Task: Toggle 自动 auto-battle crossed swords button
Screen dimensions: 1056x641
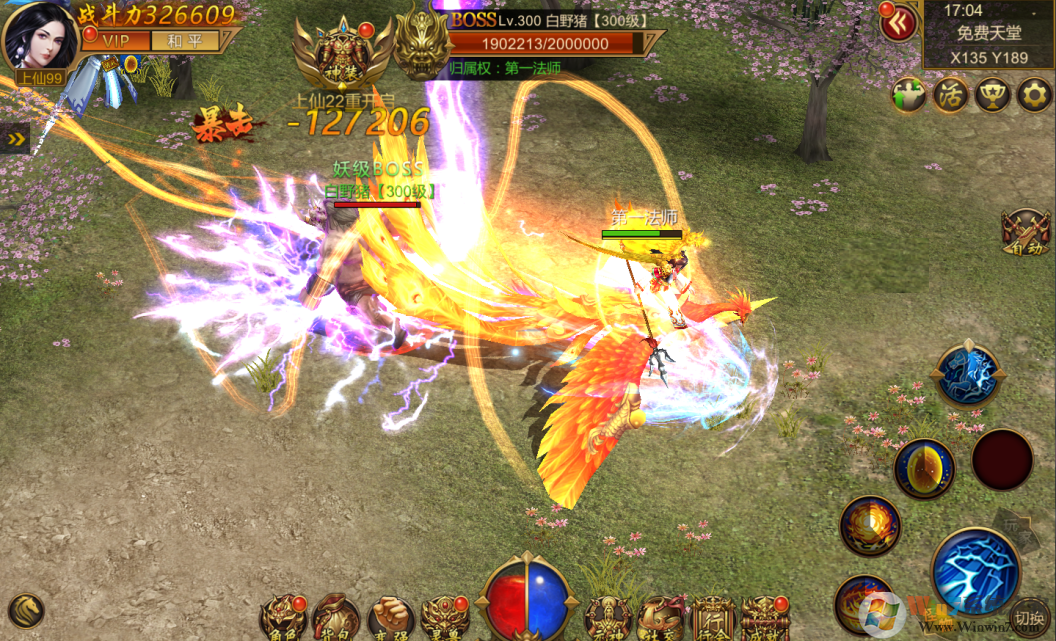Action: [x=1025, y=232]
